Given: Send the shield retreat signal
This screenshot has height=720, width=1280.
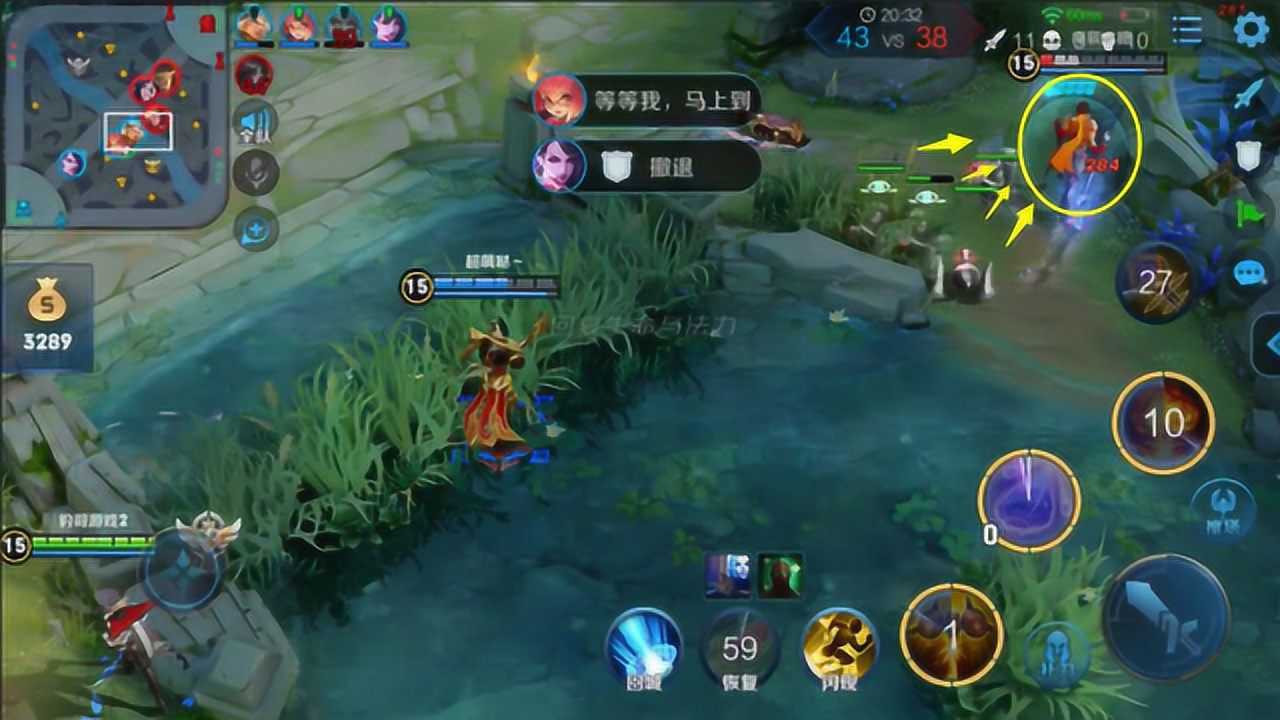Looking at the screenshot, I should (x=1248, y=155).
